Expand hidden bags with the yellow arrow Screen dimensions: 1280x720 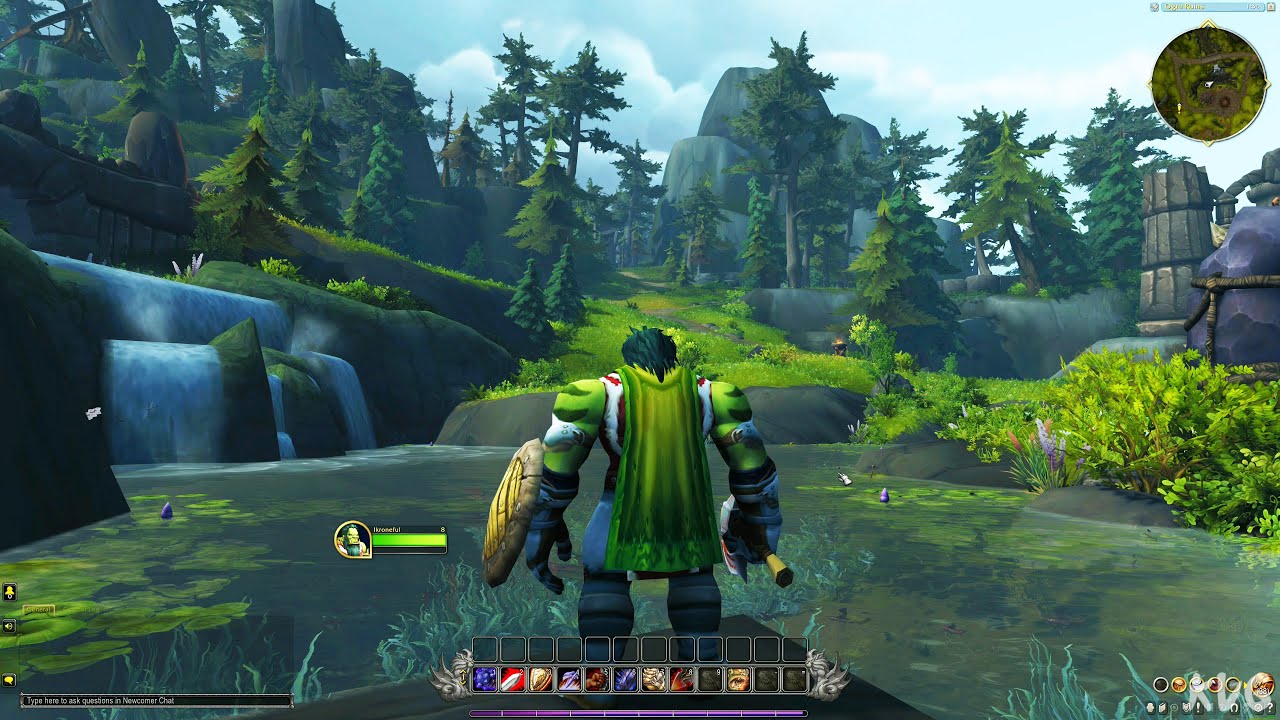tap(1245, 685)
